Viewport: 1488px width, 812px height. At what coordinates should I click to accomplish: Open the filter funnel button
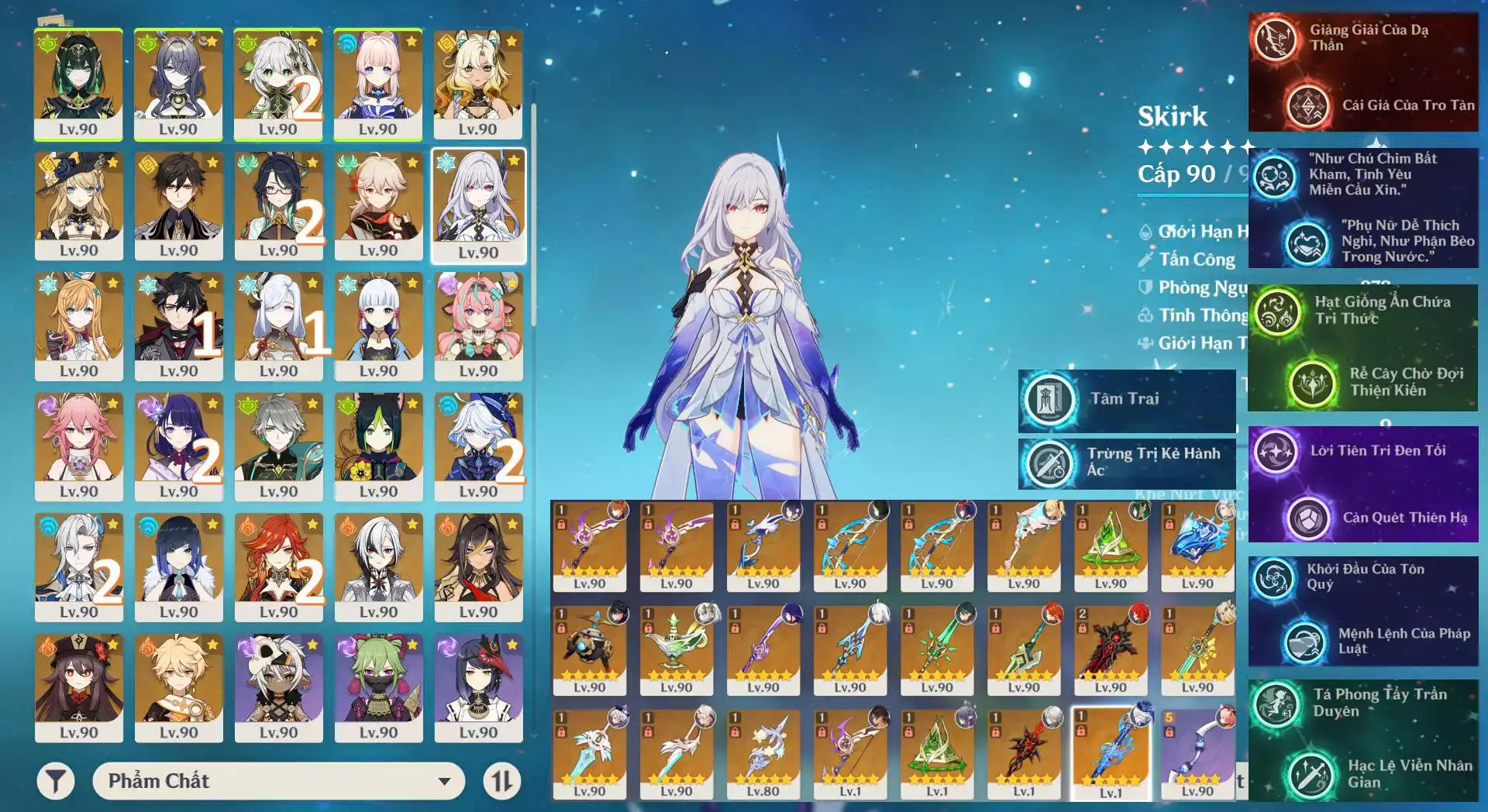pos(55,781)
